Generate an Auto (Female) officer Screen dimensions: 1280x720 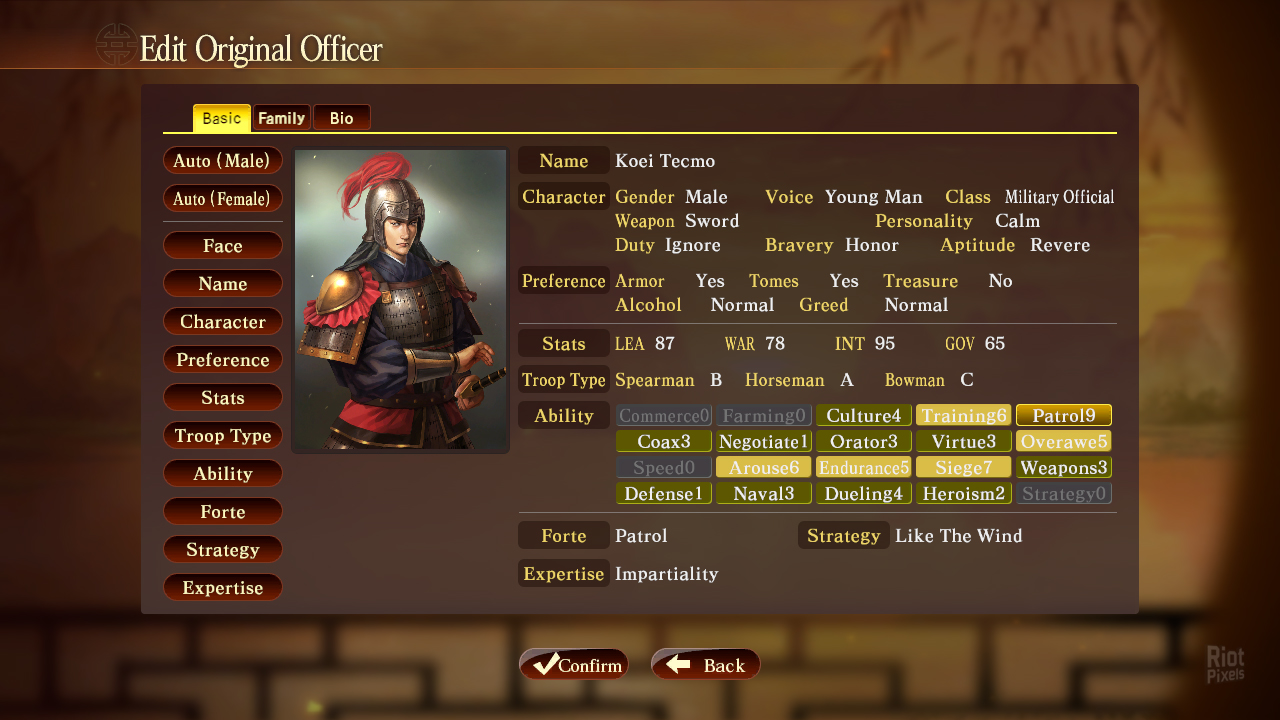[x=222, y=199]
